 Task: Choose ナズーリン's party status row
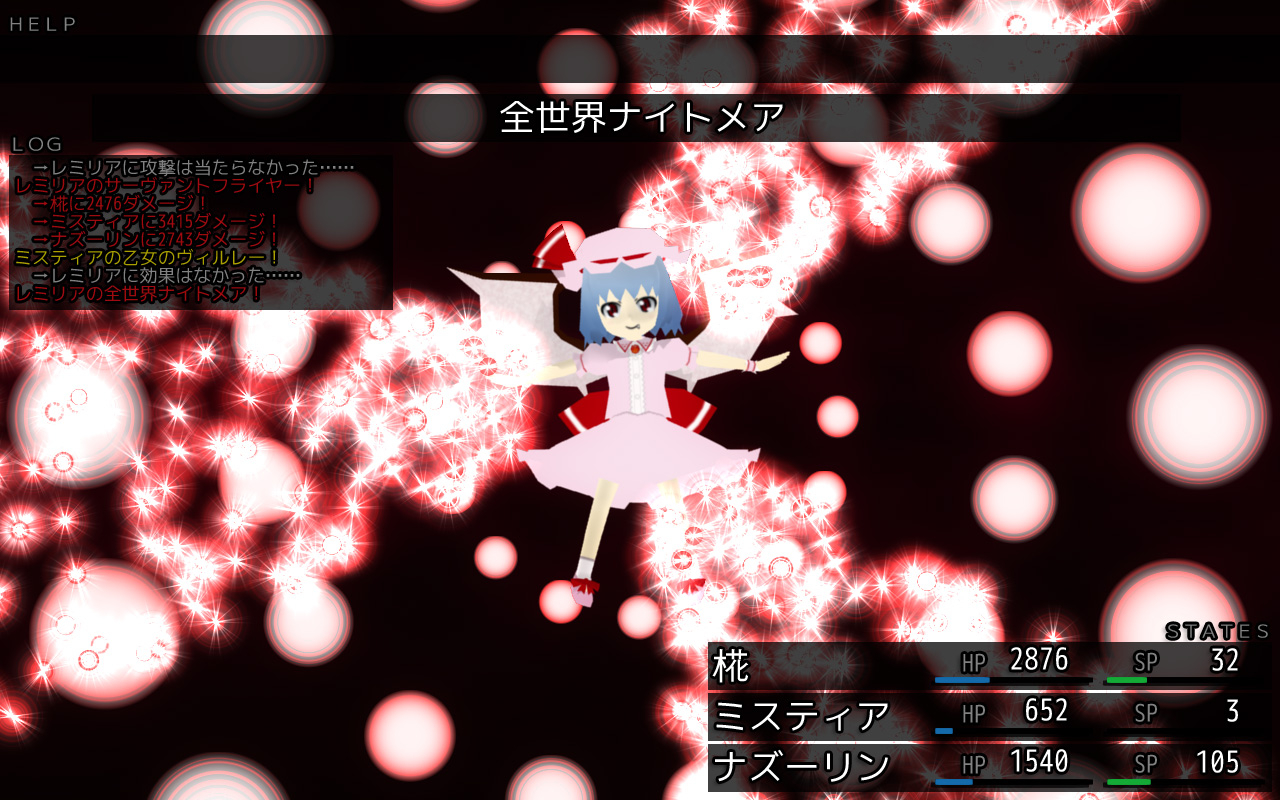click(x=800, y=767)
